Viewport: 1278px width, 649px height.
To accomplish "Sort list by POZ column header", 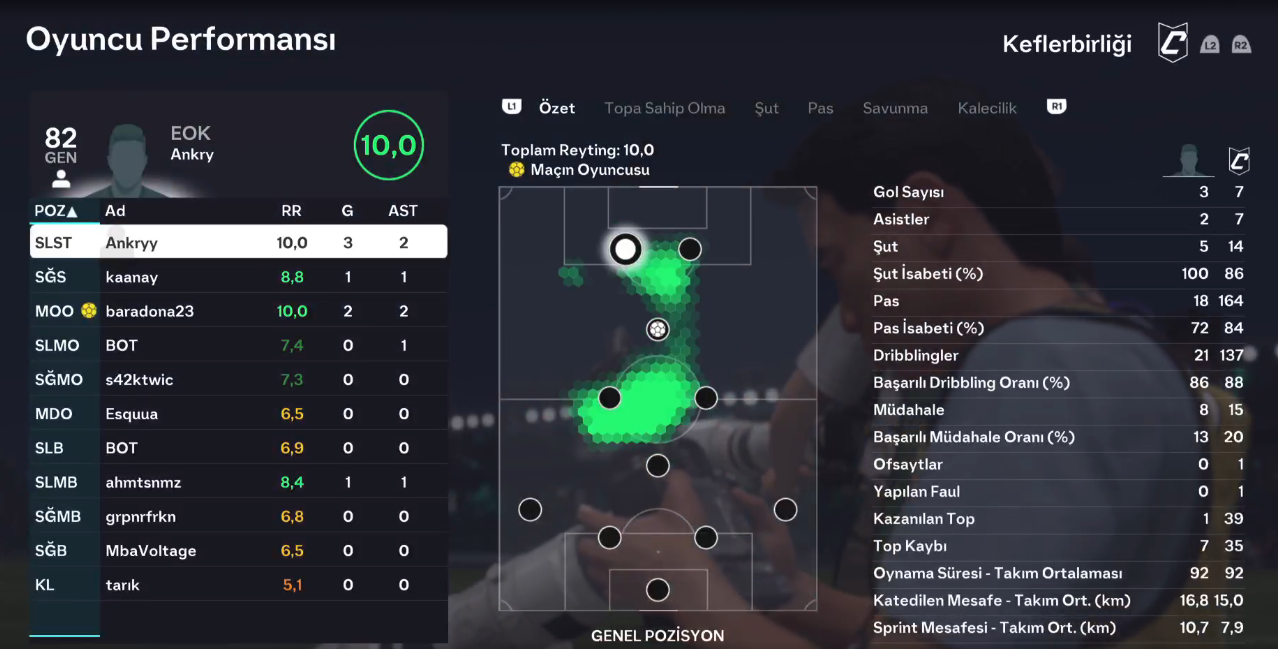I will [x=56, y=211].
